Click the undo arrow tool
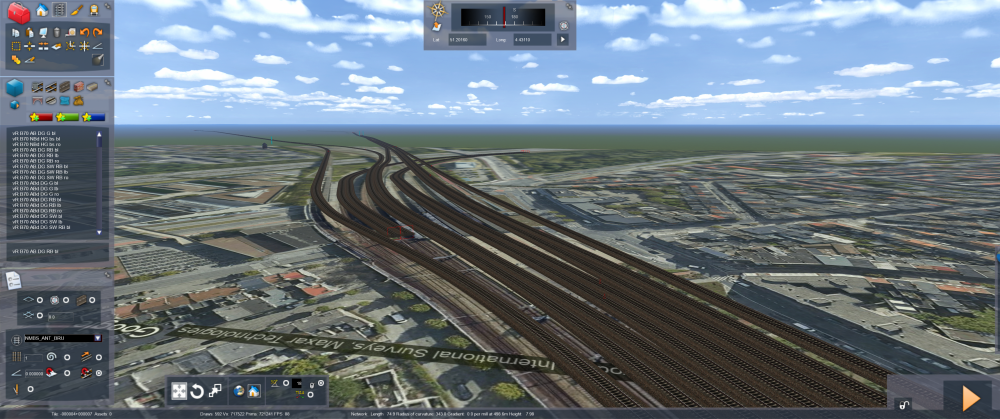 coord(84,33)
